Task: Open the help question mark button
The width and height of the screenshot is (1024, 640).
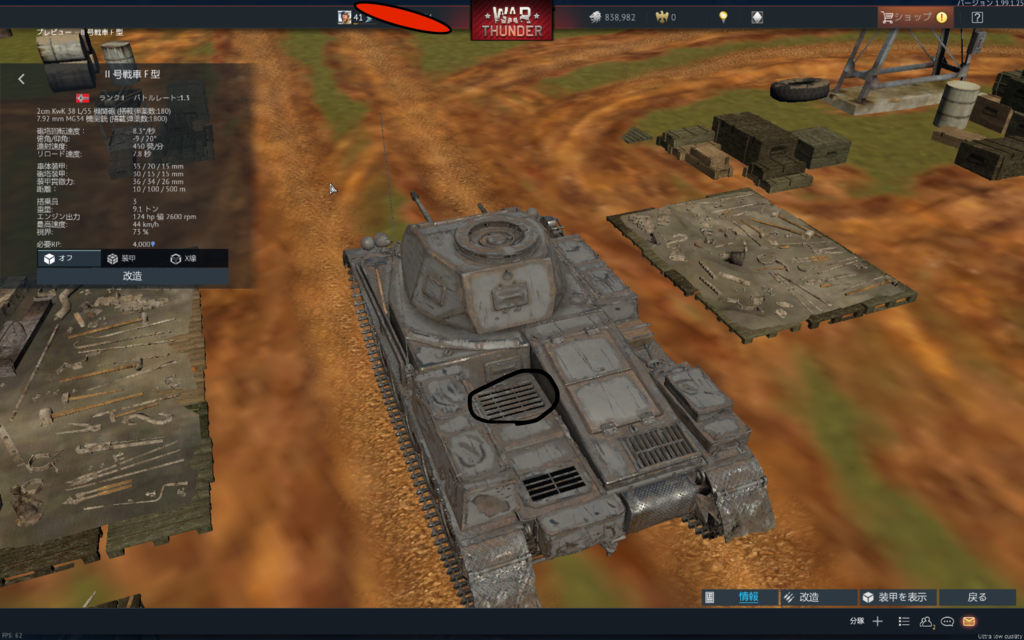Action: click(977, 17)
